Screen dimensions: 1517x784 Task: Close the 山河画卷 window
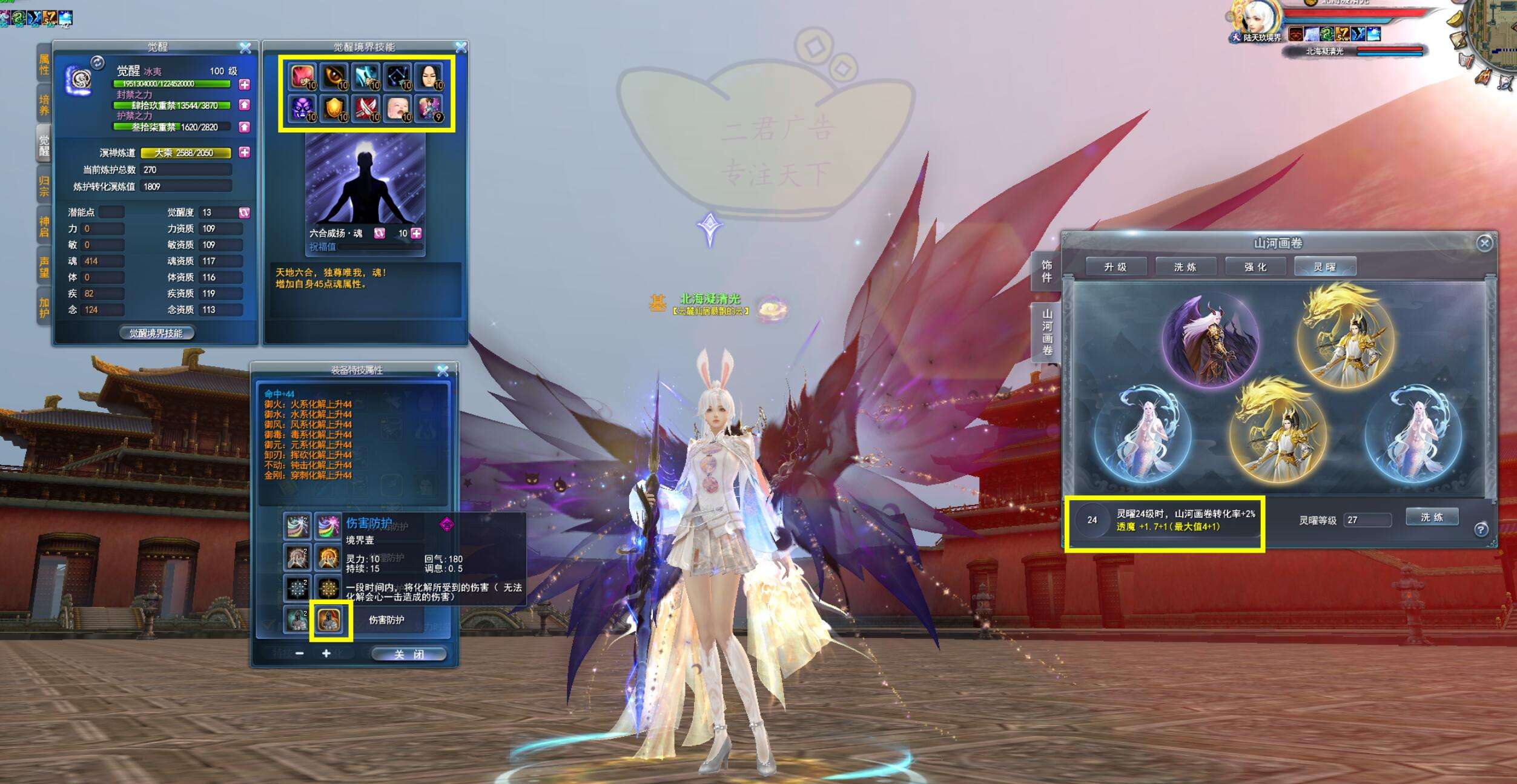click(1484, 243)
